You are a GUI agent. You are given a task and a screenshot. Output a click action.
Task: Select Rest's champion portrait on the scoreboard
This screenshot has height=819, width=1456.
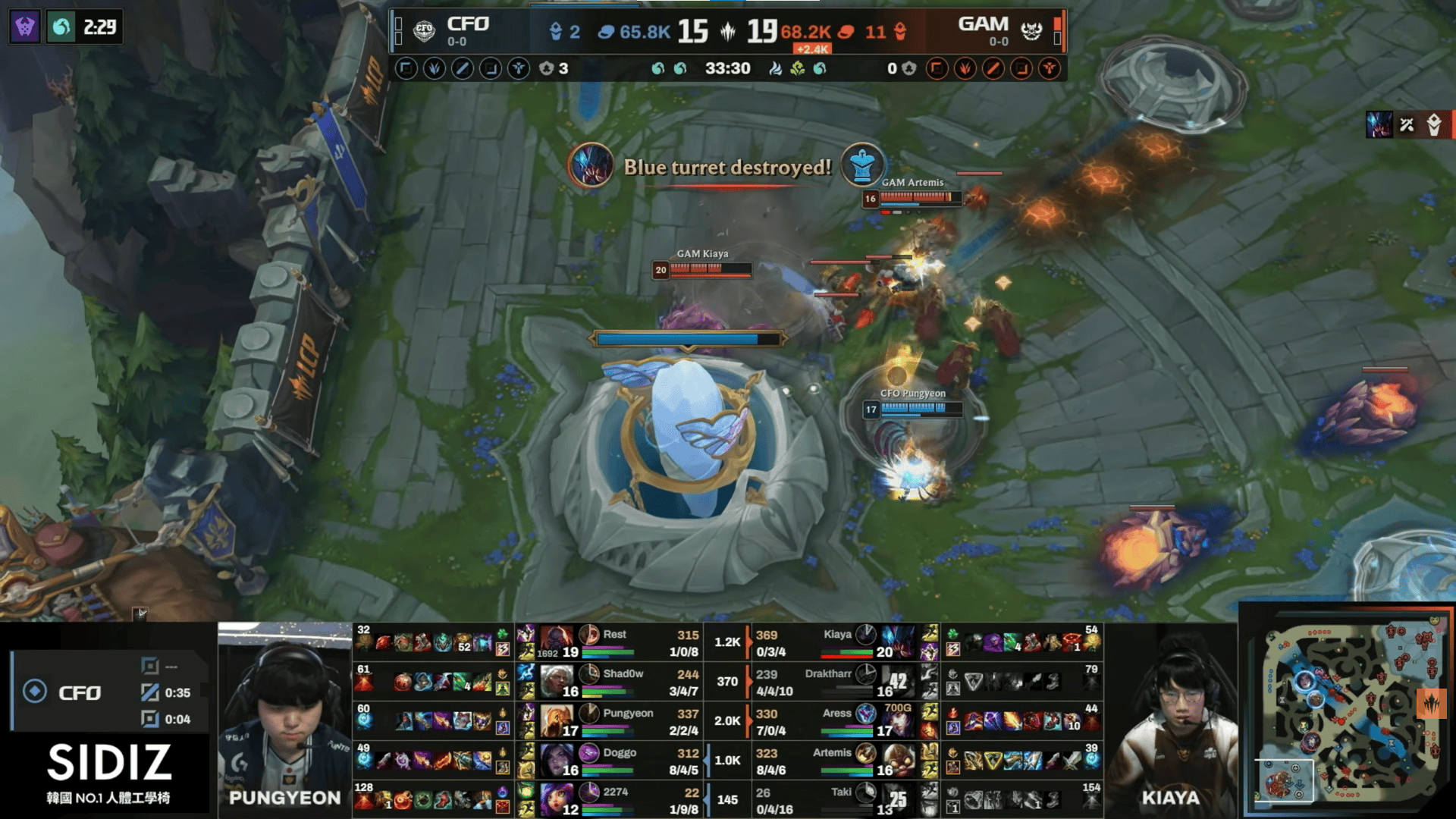pos(557,642)
